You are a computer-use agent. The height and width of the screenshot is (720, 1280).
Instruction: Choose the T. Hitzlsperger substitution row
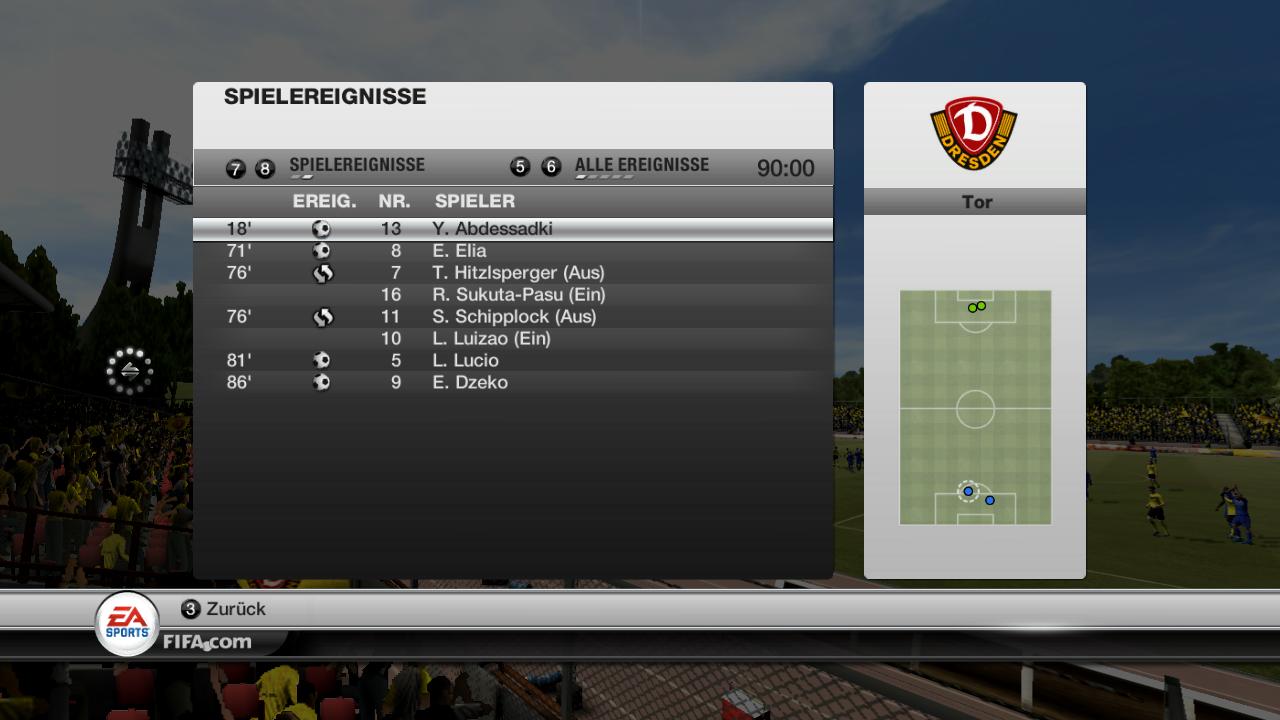click(512, 273)
